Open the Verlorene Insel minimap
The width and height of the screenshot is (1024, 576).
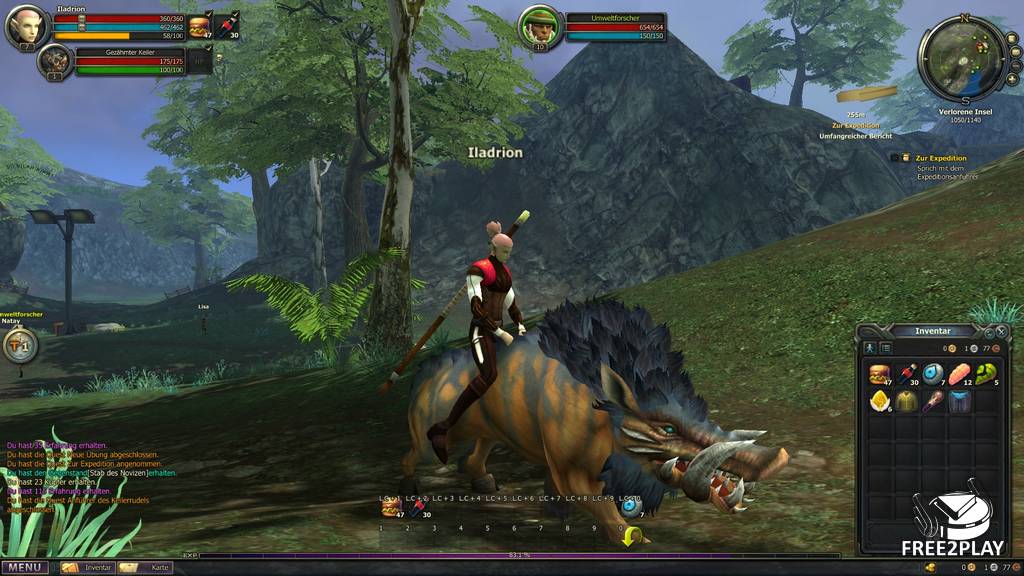(x=964, y=59)
